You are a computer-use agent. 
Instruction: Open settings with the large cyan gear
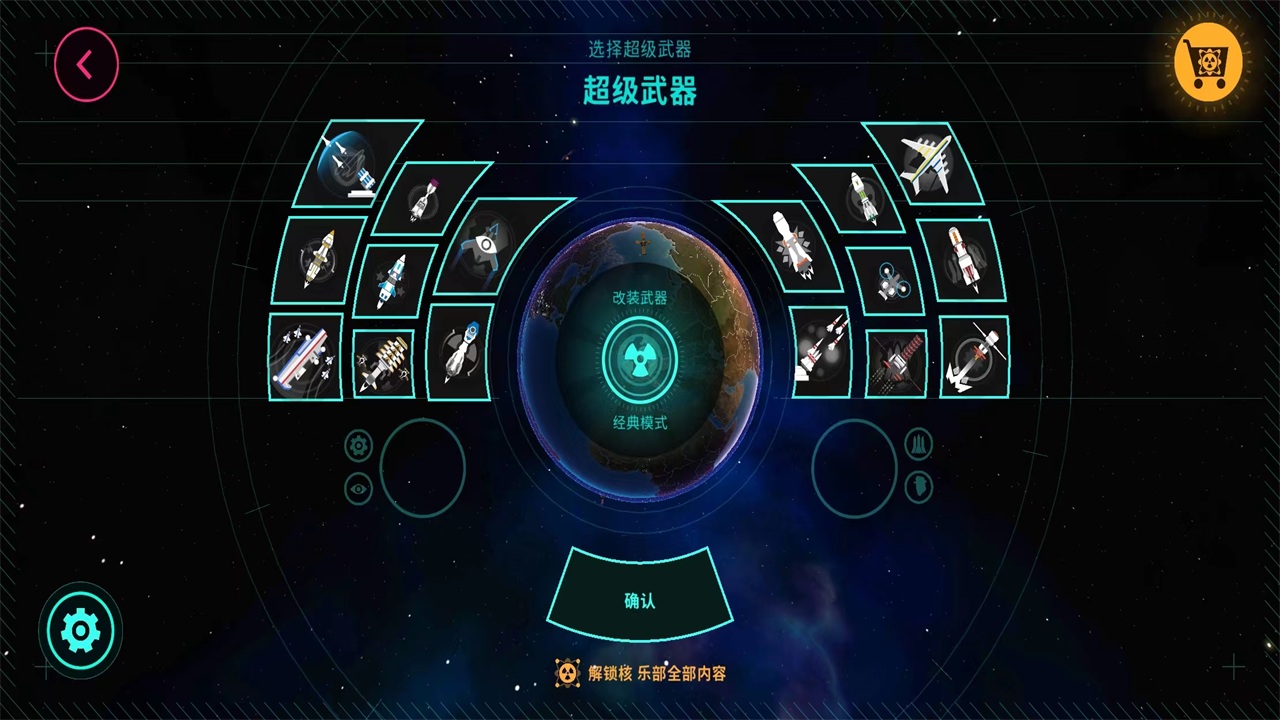tap(80, 630)
